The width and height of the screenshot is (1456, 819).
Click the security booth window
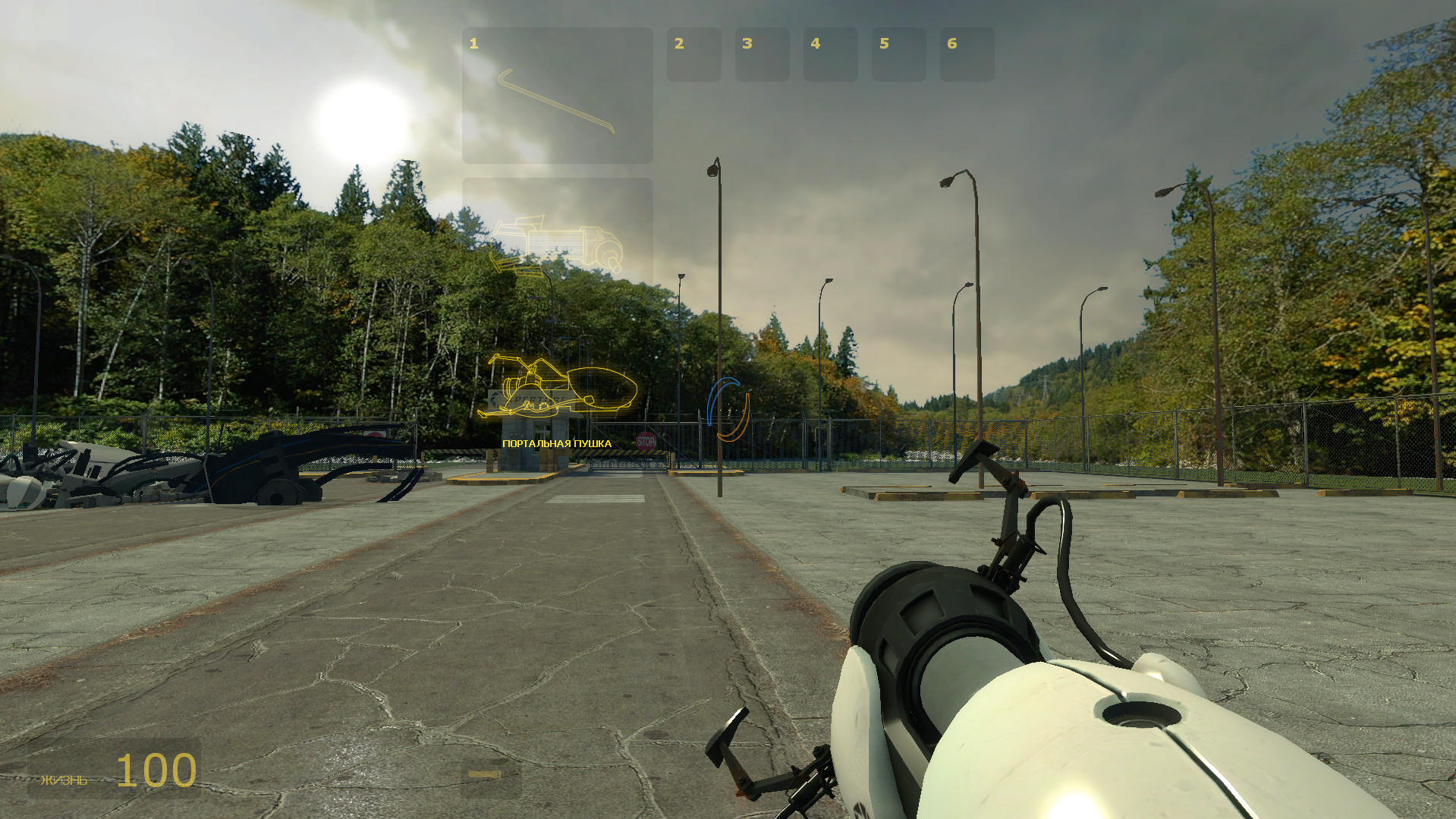[x=541, y=429]
